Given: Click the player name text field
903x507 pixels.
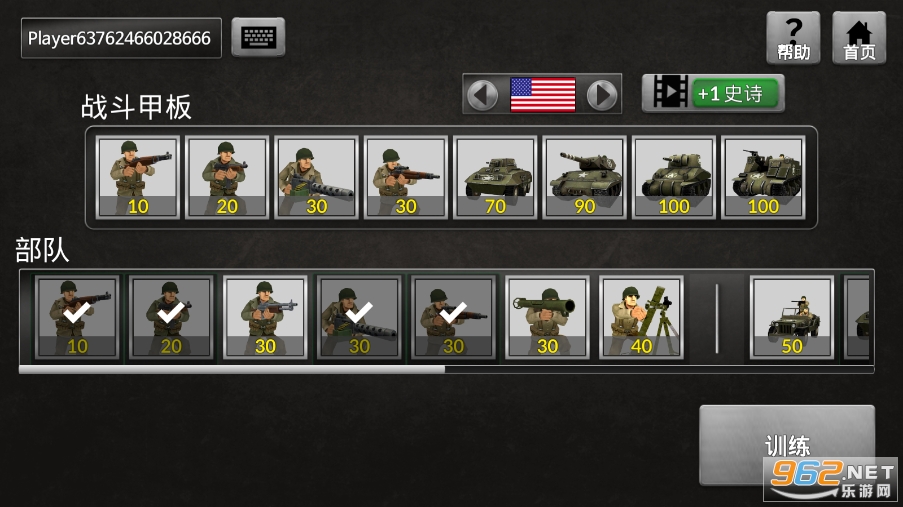Looking at the screenshot, I should click(x=121, y=38).
